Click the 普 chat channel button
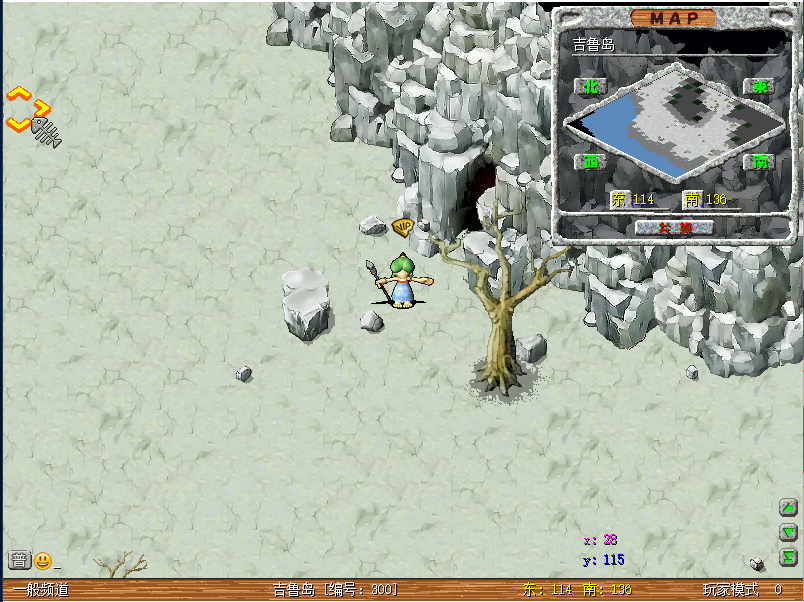 pyautogui.click(x=19, y=560)
